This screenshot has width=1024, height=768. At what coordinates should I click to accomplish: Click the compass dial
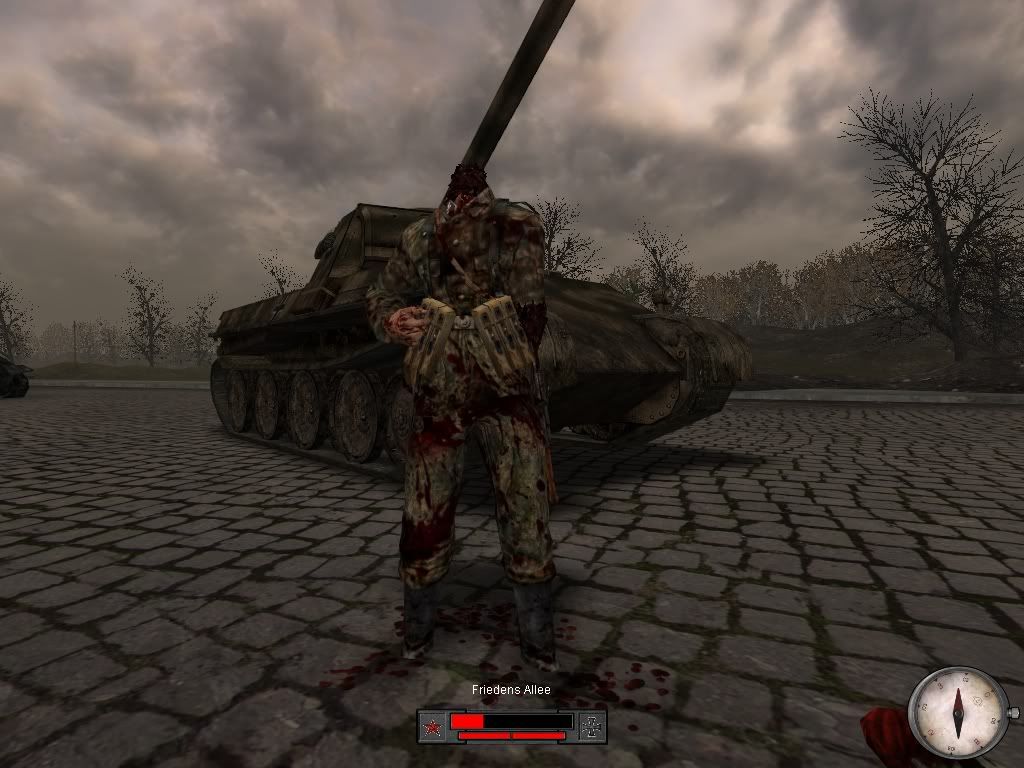pyautogui.click(x=959, y=711)
